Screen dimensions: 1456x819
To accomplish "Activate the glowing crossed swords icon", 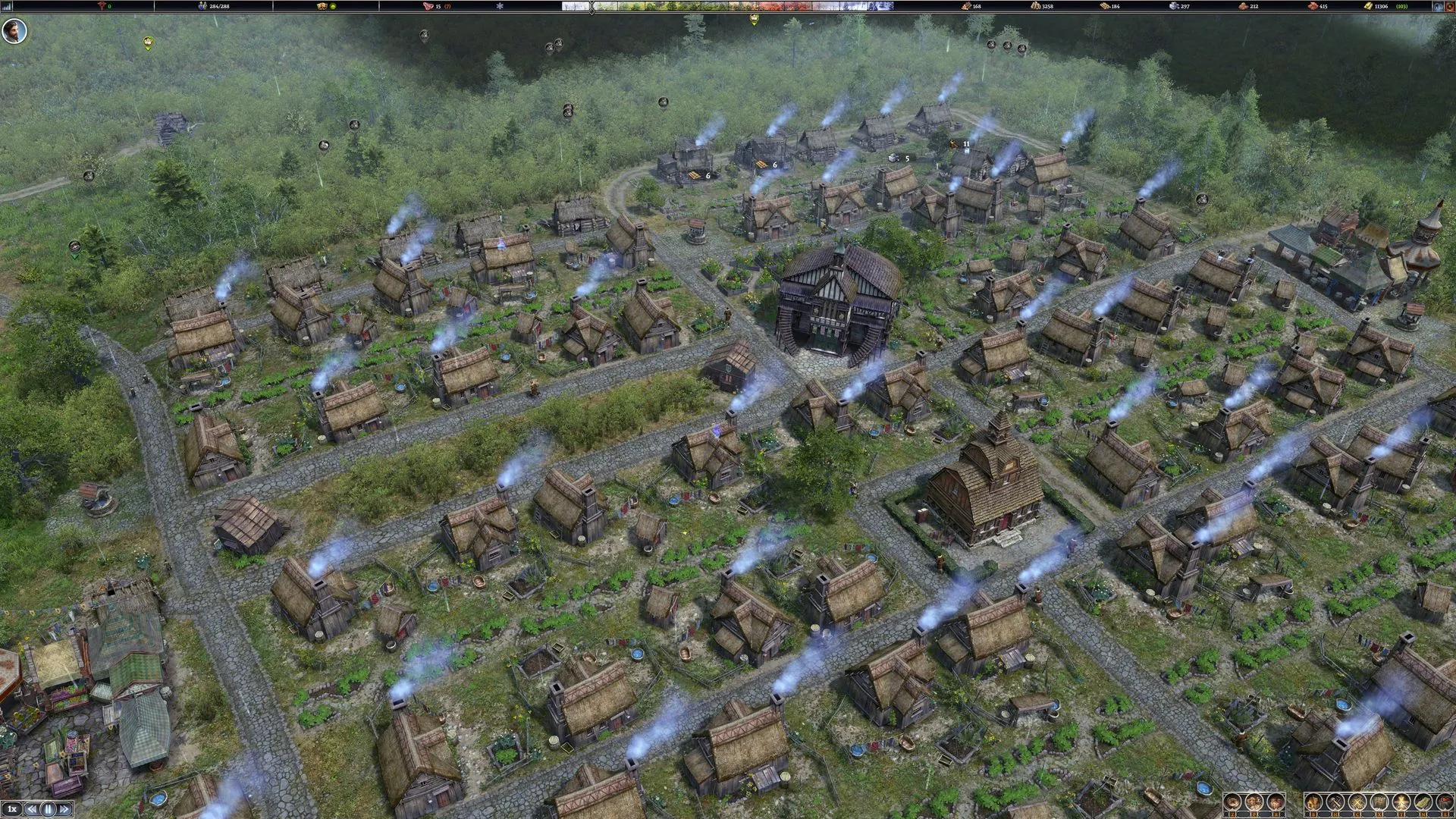I will pyautogui.click(x=1400, y=802).
